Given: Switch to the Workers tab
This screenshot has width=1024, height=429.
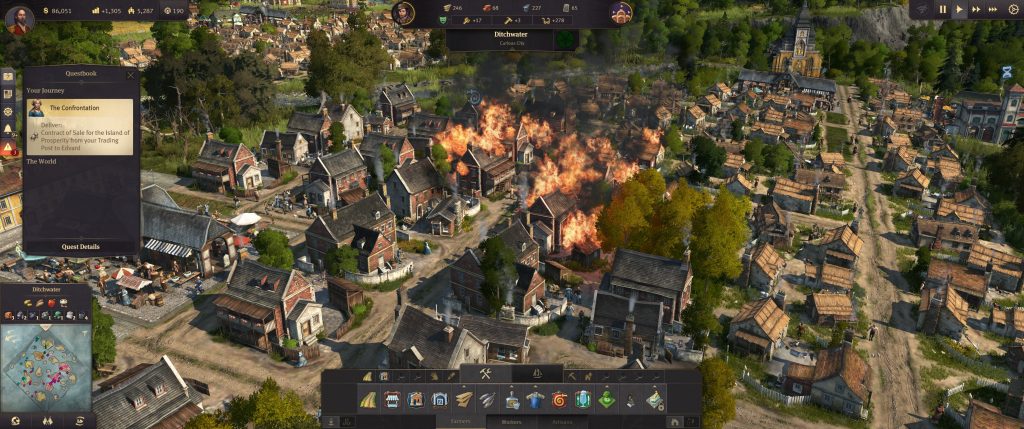Looking at the screenshot, I should click(510, 423).
